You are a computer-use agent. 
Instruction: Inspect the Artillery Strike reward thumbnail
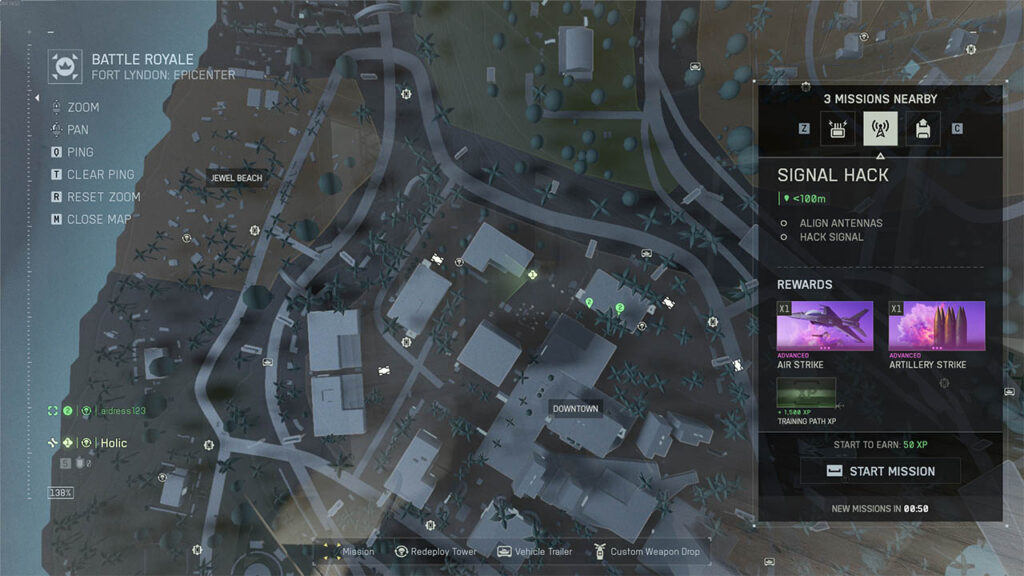pyautogui.click(x=937, y=326)
